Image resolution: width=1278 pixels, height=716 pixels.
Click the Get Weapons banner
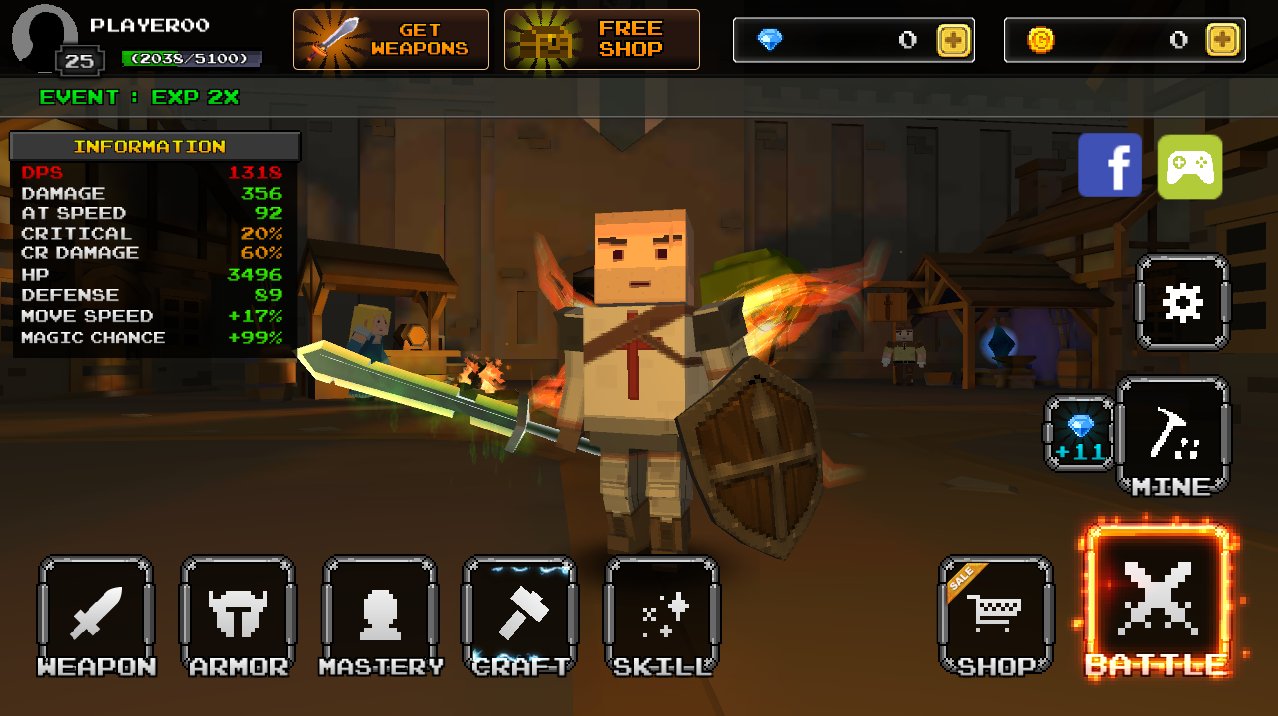pyautogui.click(x=391, y=40)
